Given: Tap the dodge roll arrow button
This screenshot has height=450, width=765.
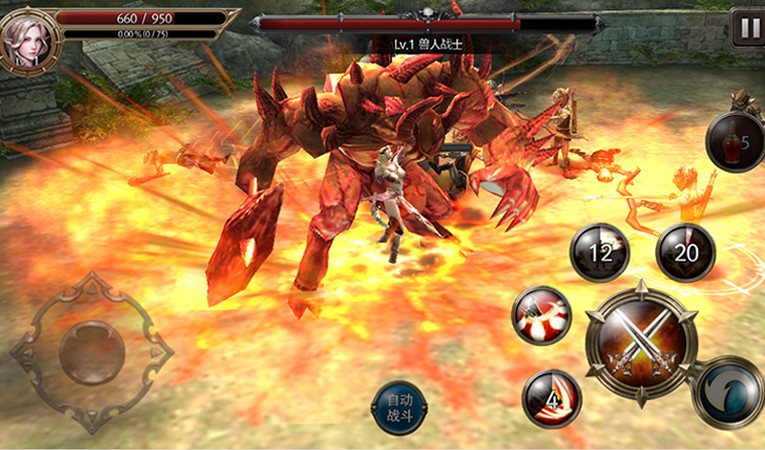Looking at the screenshot, I should click(727, 392).
